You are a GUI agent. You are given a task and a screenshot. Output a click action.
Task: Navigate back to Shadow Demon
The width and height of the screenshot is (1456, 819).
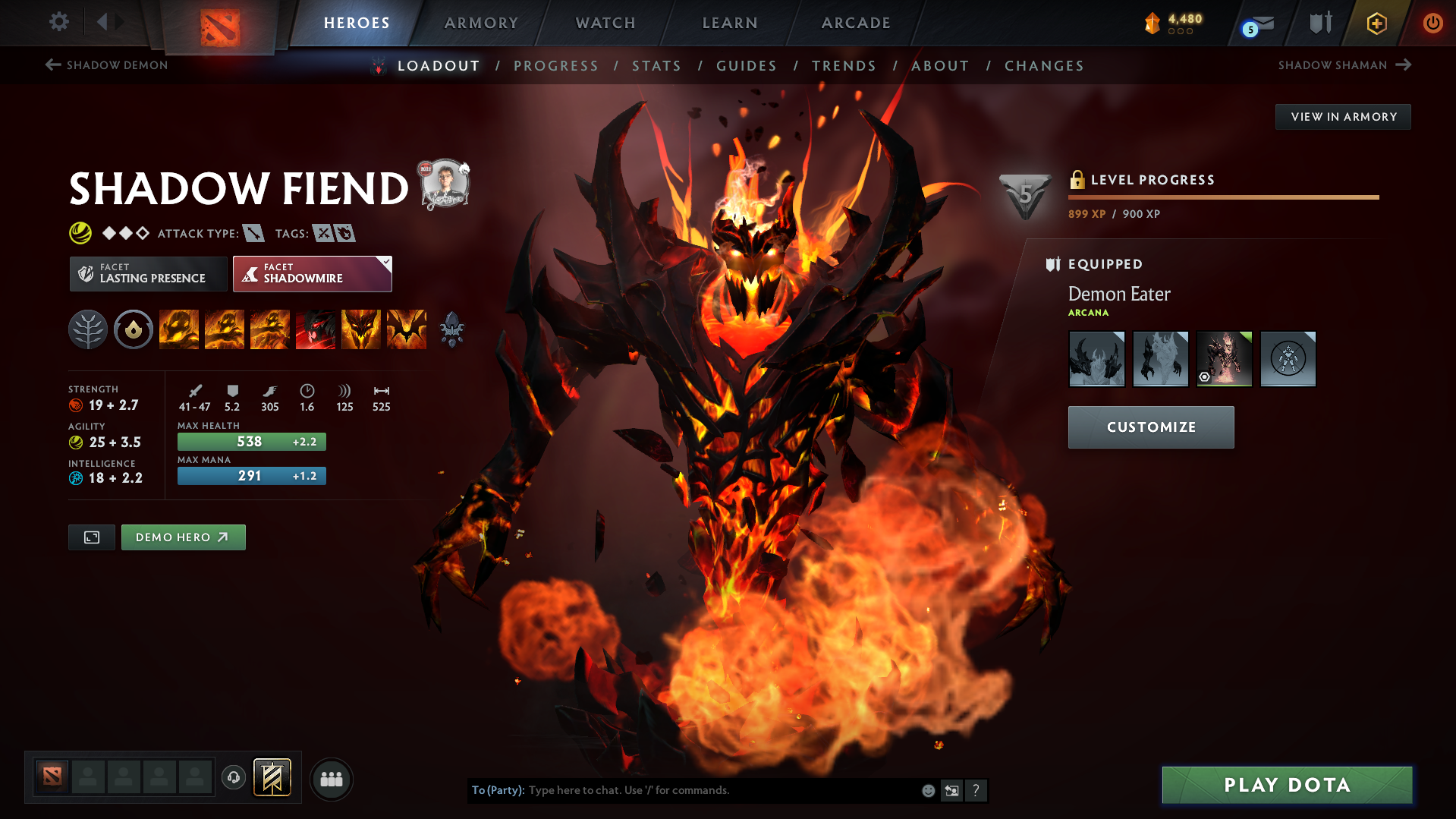pos(105,65)
